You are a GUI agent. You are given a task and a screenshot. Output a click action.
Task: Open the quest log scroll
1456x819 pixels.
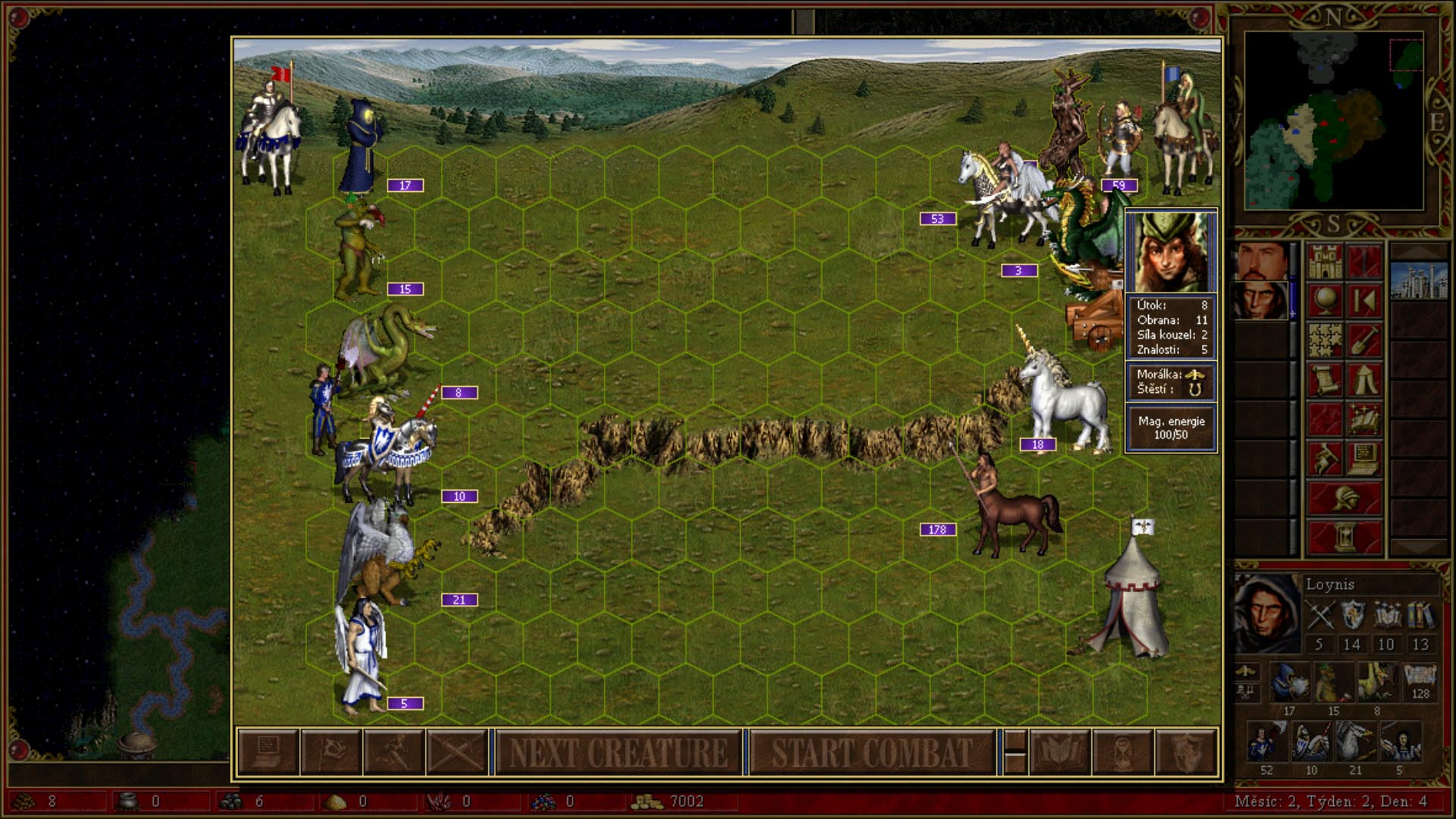[1325, 380]
